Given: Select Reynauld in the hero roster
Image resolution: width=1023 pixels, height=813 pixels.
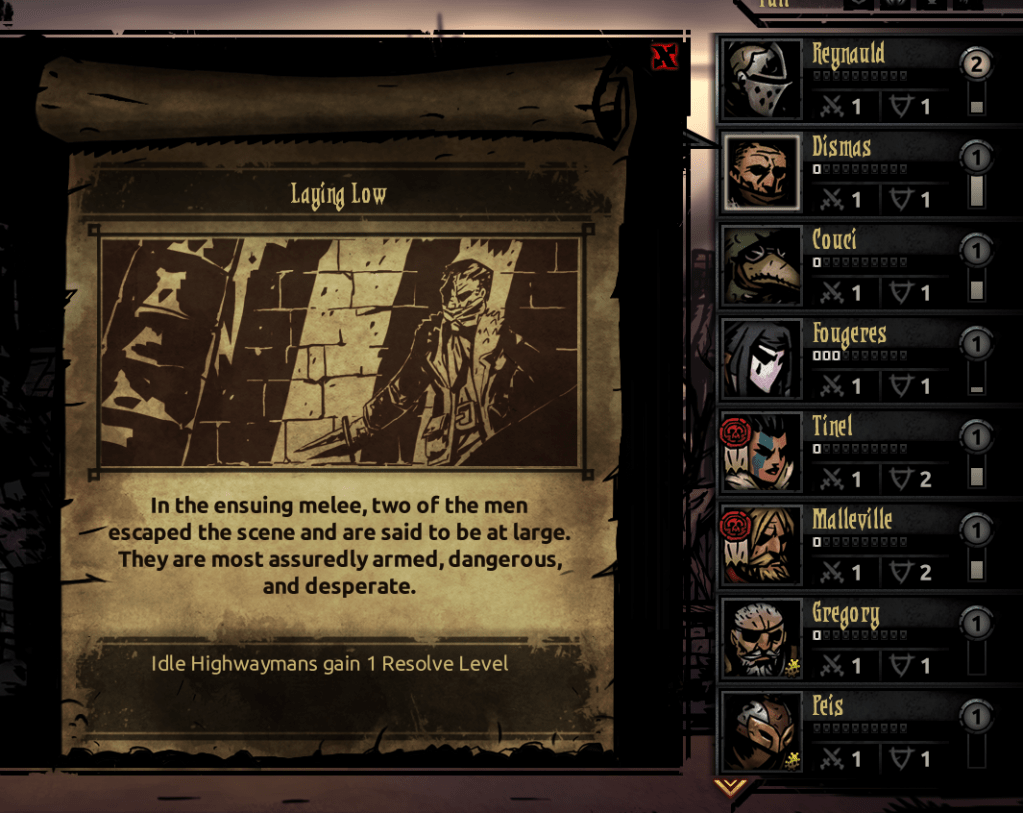Looking at the screenshot, I should click(x=849, y=79).
